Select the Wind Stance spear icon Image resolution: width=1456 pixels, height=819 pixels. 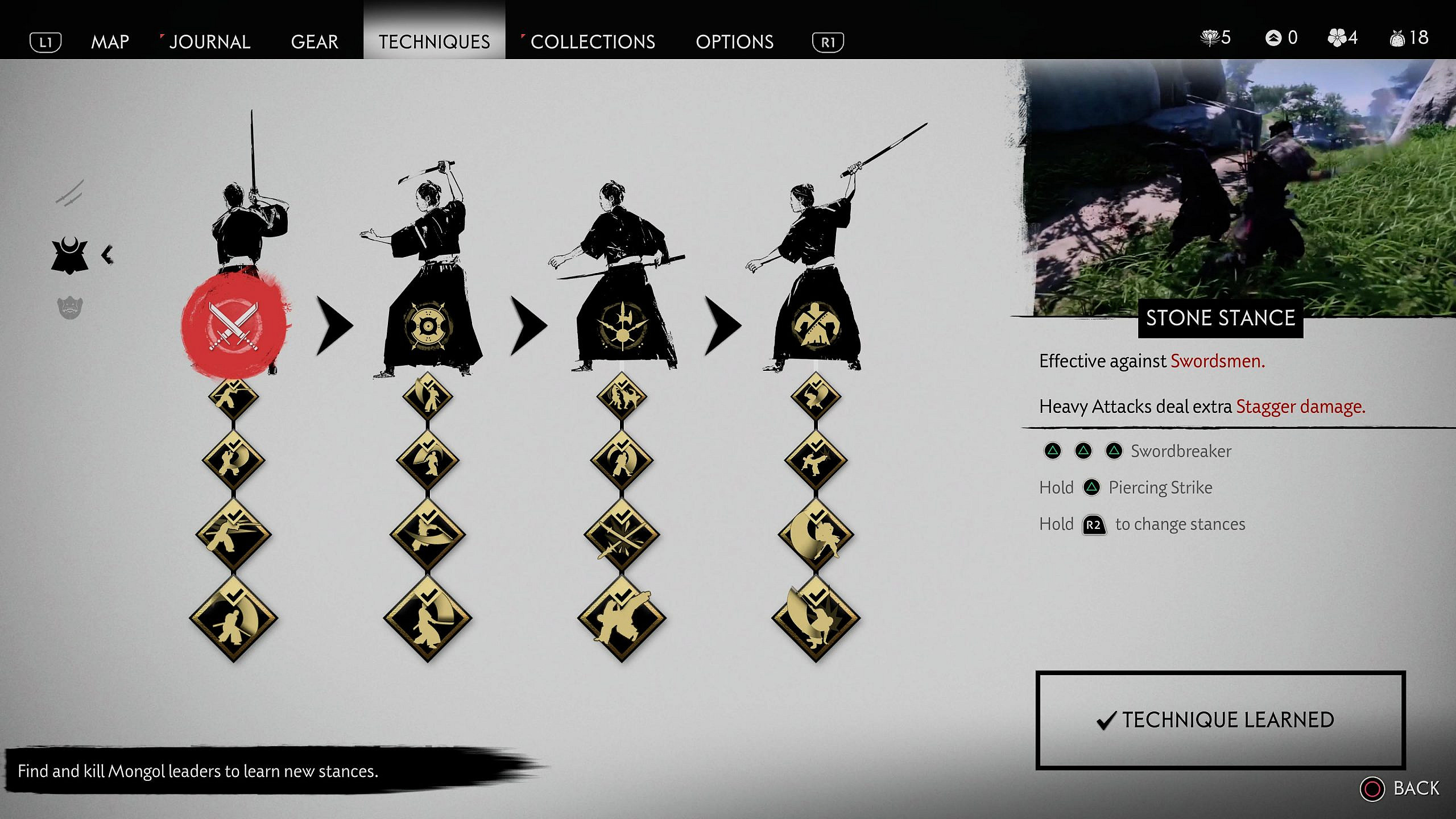pos(622,326)
